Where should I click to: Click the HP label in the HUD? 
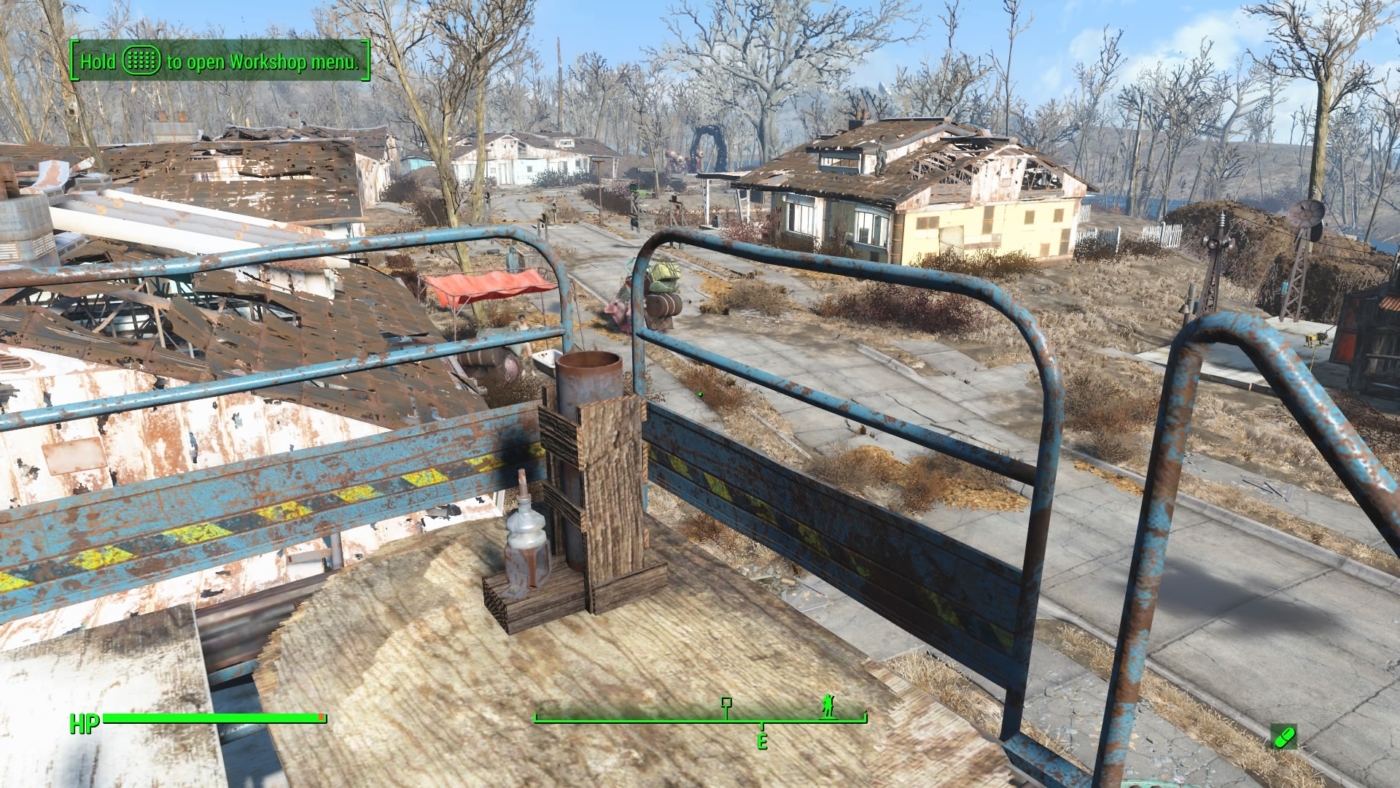tap(85, 719)
